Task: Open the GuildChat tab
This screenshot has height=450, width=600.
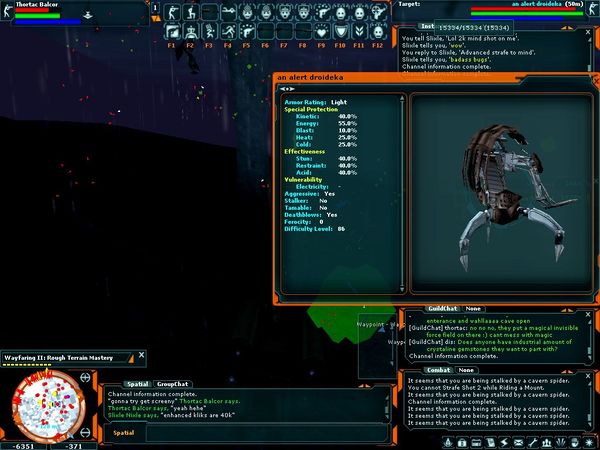Action: (441, 308)
